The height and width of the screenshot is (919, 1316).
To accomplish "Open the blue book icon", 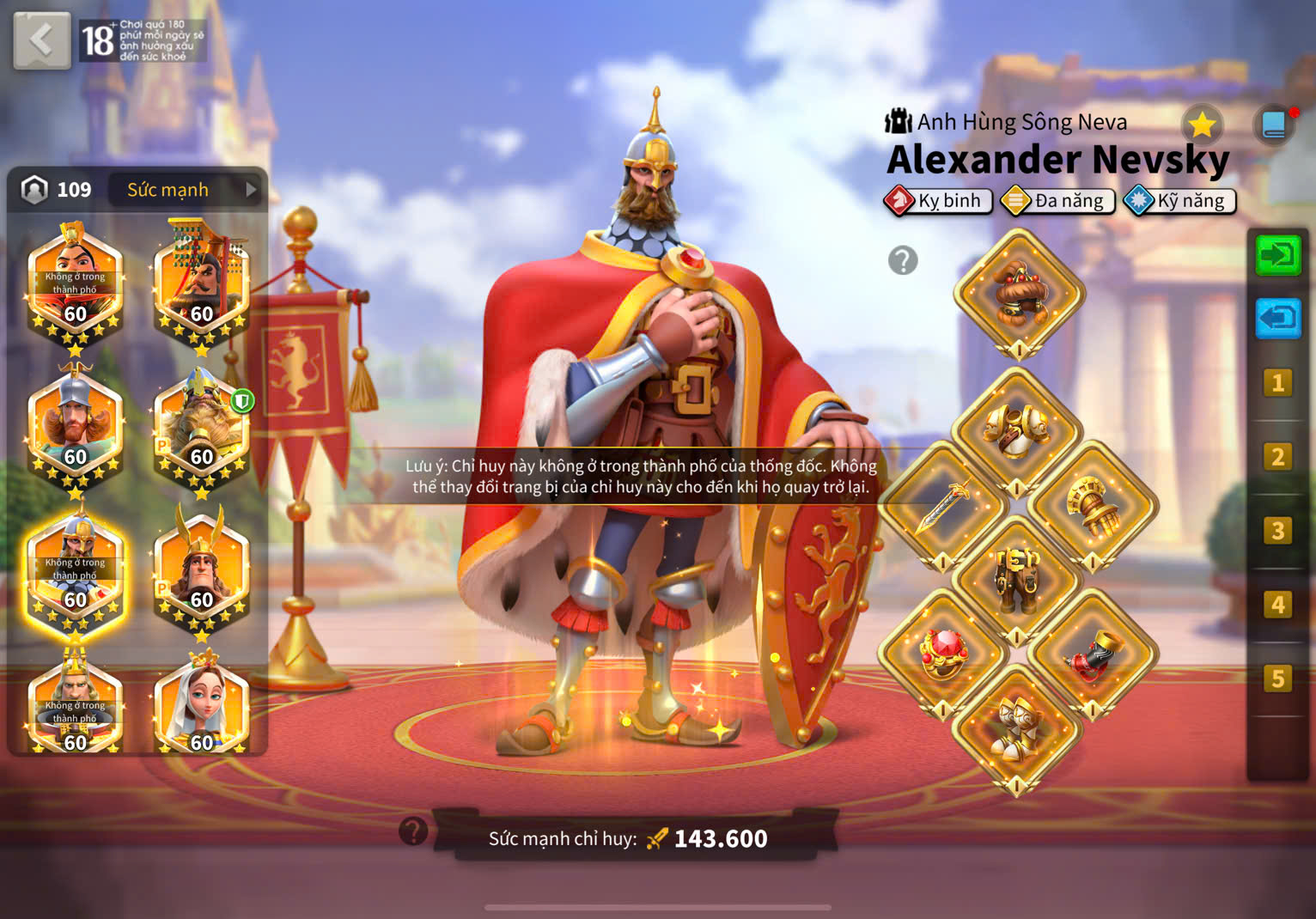I will [x=1274, y=125].
